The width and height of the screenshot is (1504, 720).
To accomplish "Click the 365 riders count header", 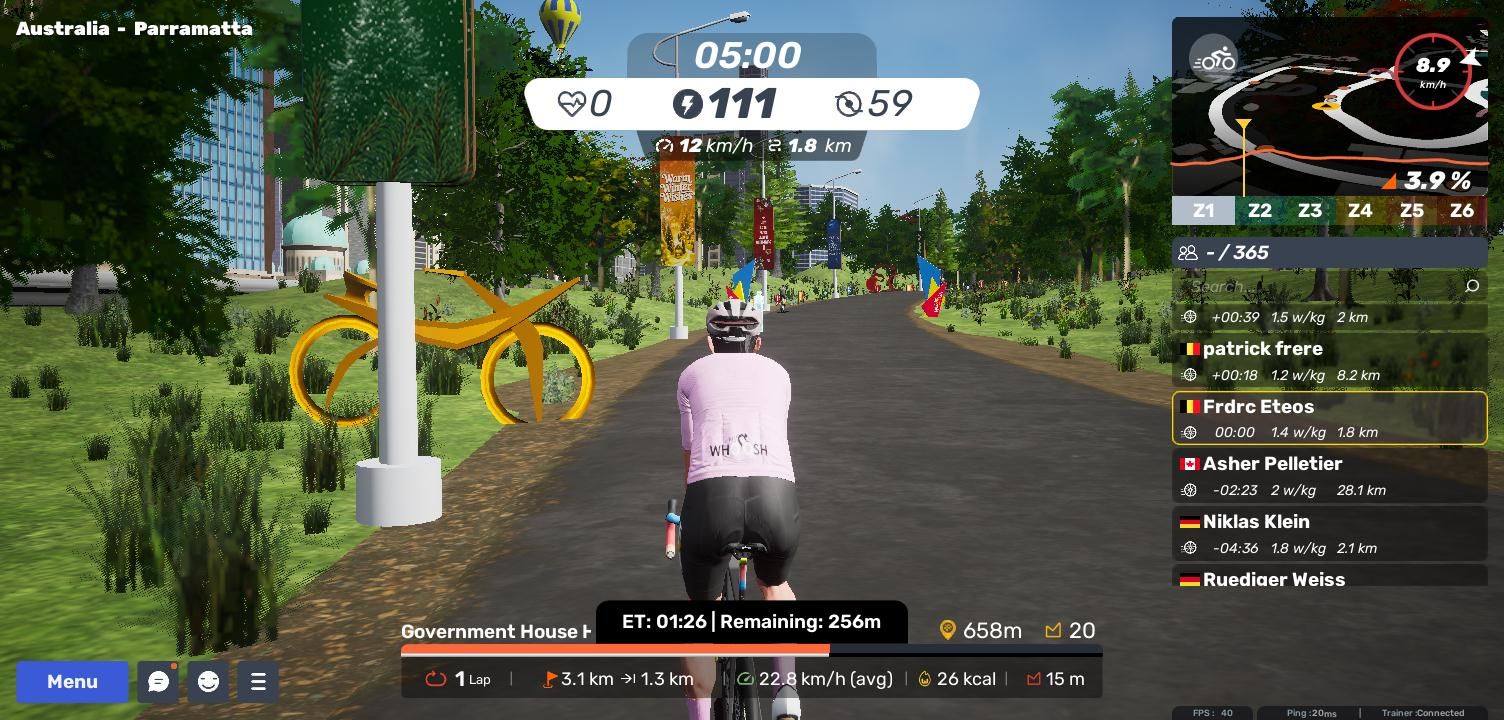I will click(1329, 253).
